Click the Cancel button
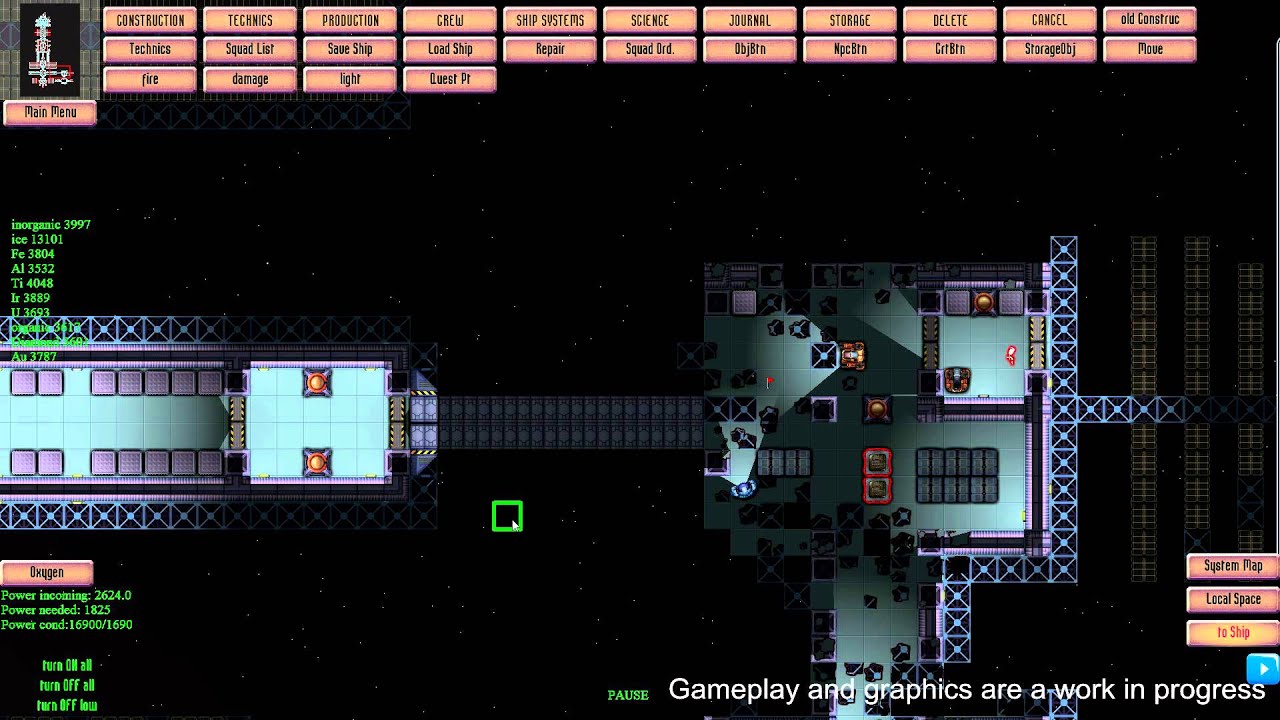This screenshot has width=1280, height=720. pos(1050,20)
